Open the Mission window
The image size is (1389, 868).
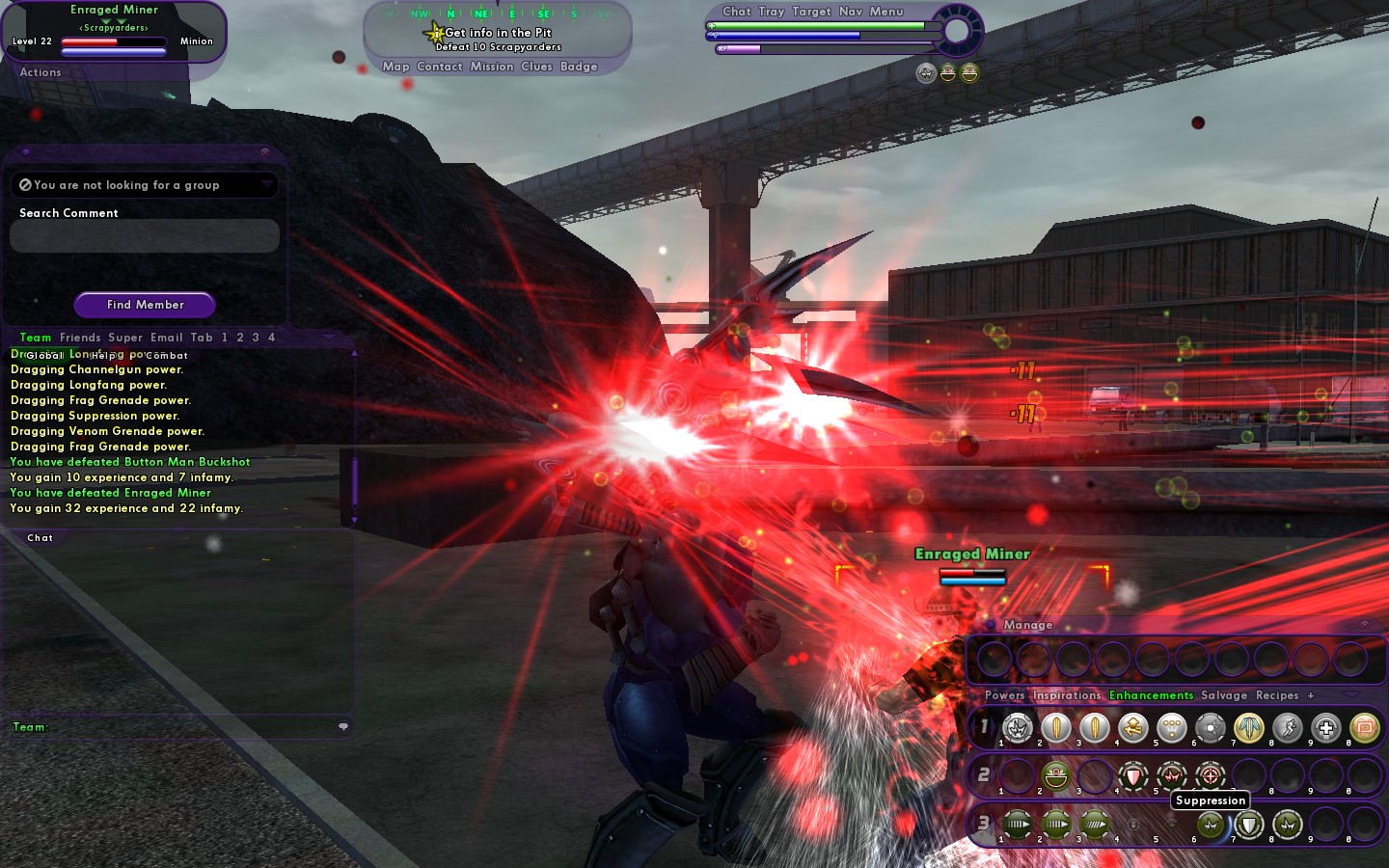pyautogui.click(x=492, y=67)
